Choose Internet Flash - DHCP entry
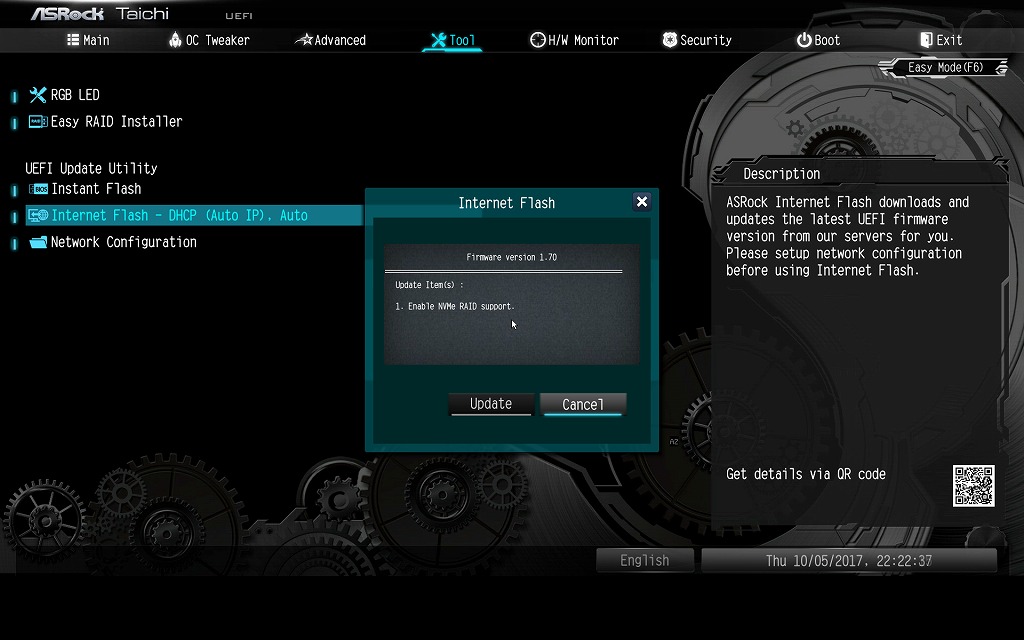The height and width of the screenshot is (640, 1024). [x=179, y=216]
